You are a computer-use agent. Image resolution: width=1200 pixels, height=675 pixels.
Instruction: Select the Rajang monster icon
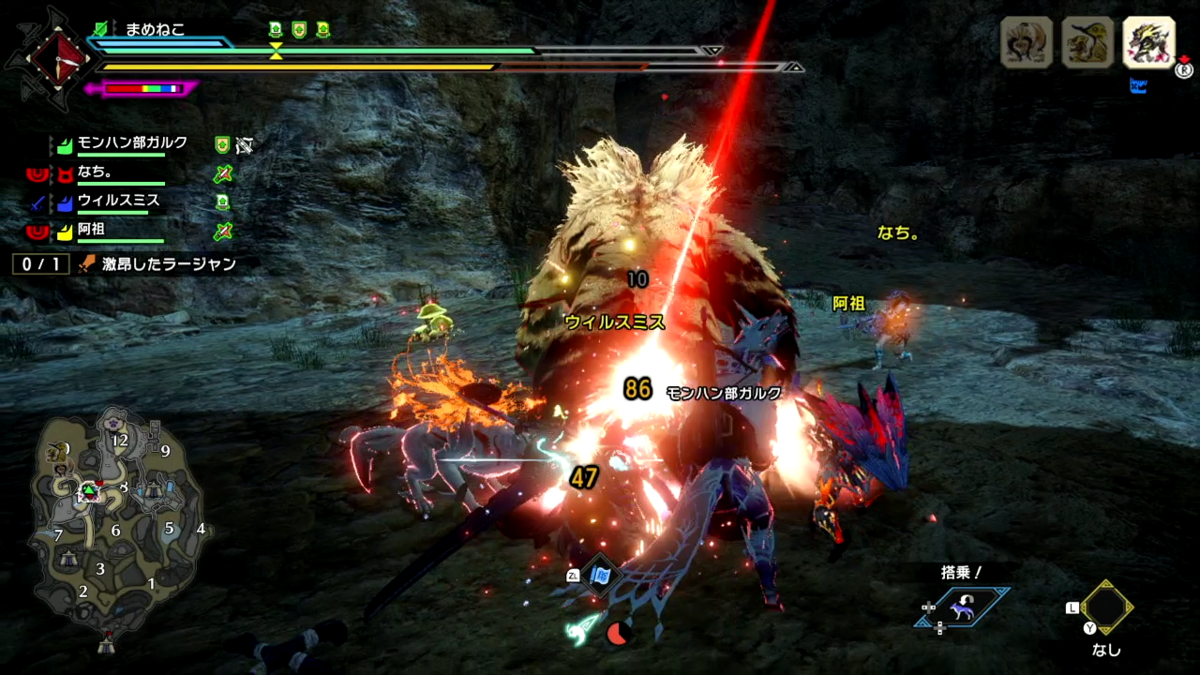click(x=1027, y=43)
